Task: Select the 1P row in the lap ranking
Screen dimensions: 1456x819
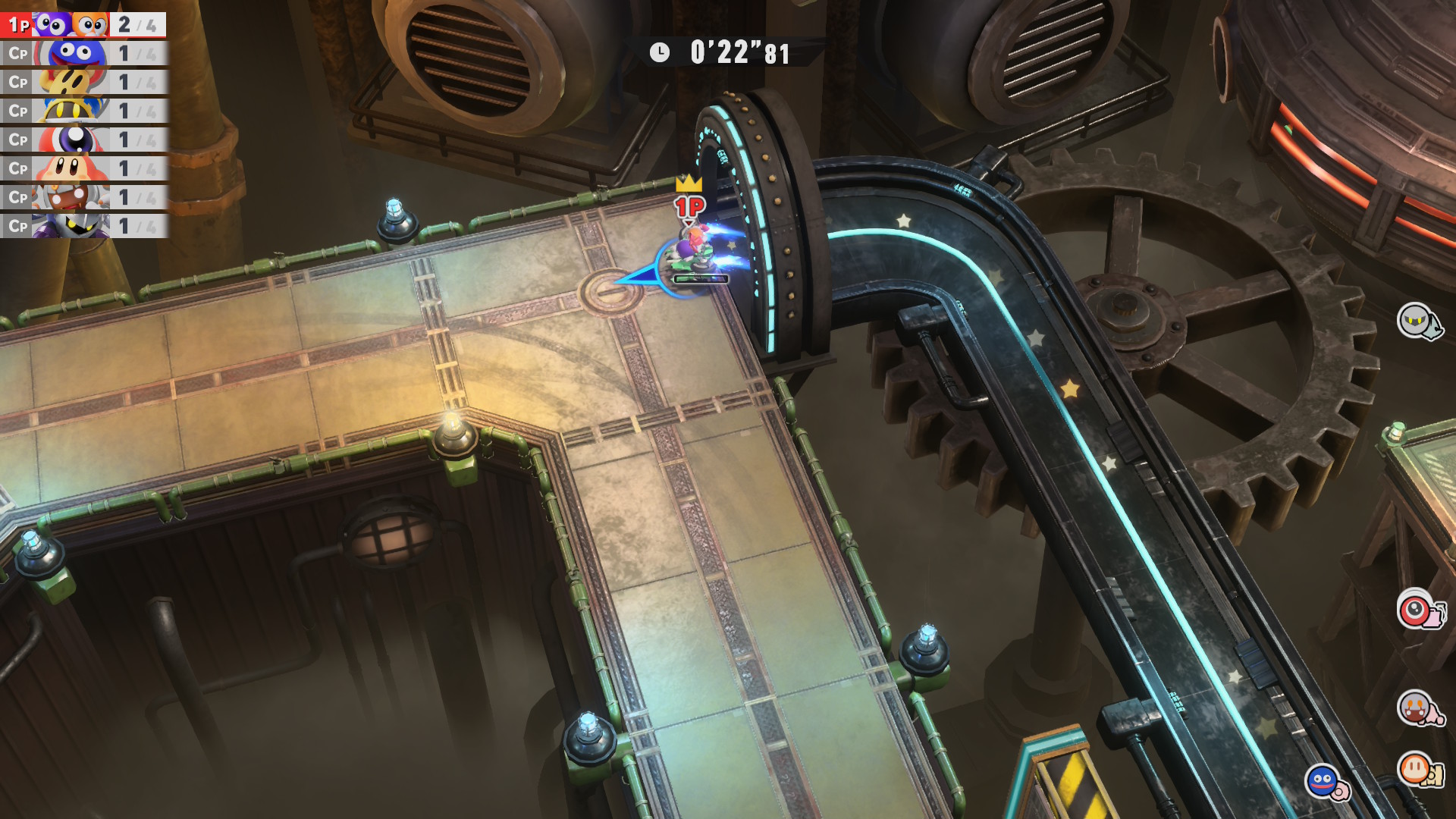Action: tap(83, 25)
